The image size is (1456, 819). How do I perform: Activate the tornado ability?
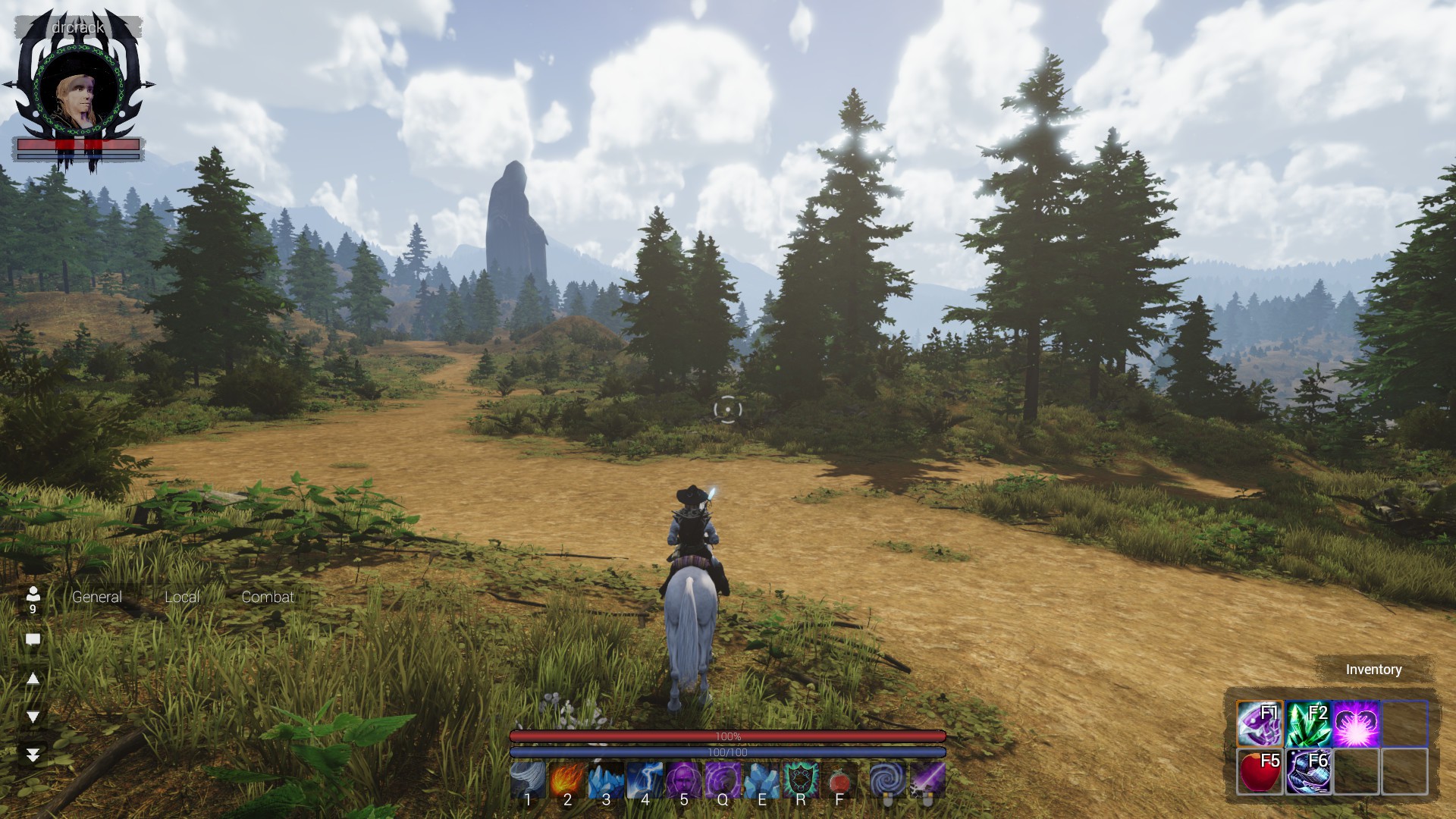coord(528,779)
